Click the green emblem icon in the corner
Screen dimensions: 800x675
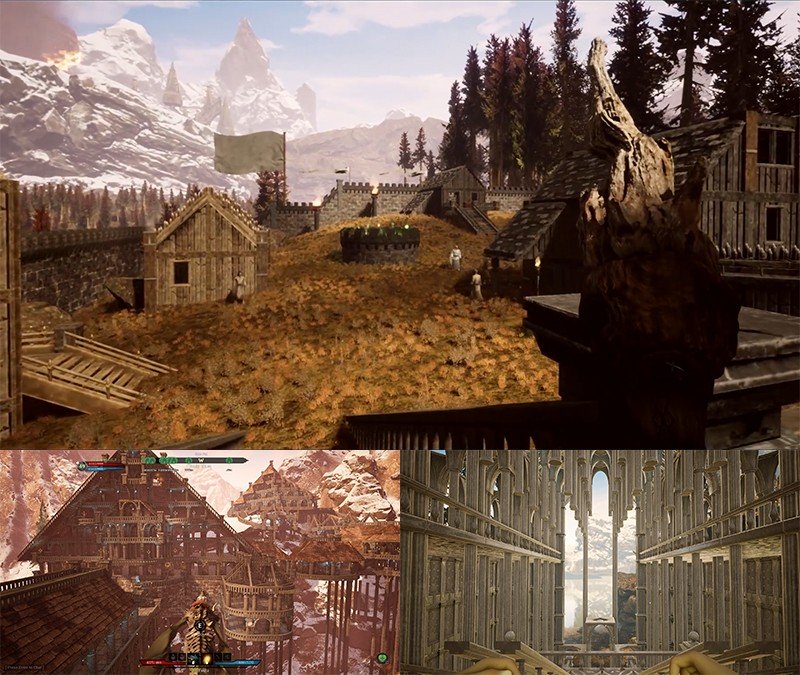coord(383,657)
